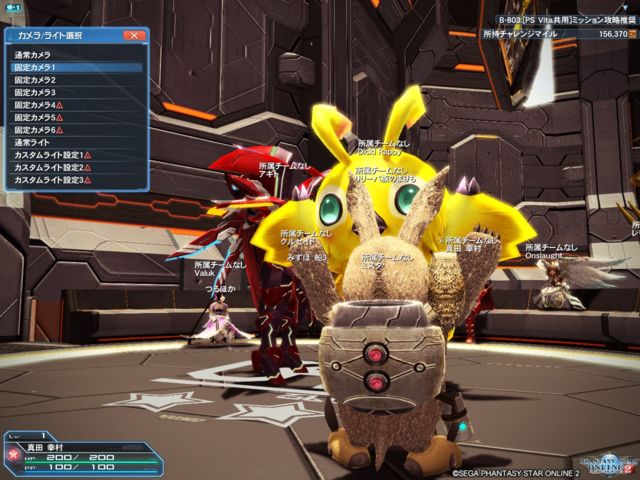Close the カメラ/ライト選択 window
Screen dimensions: 640x480
point(134,35)
